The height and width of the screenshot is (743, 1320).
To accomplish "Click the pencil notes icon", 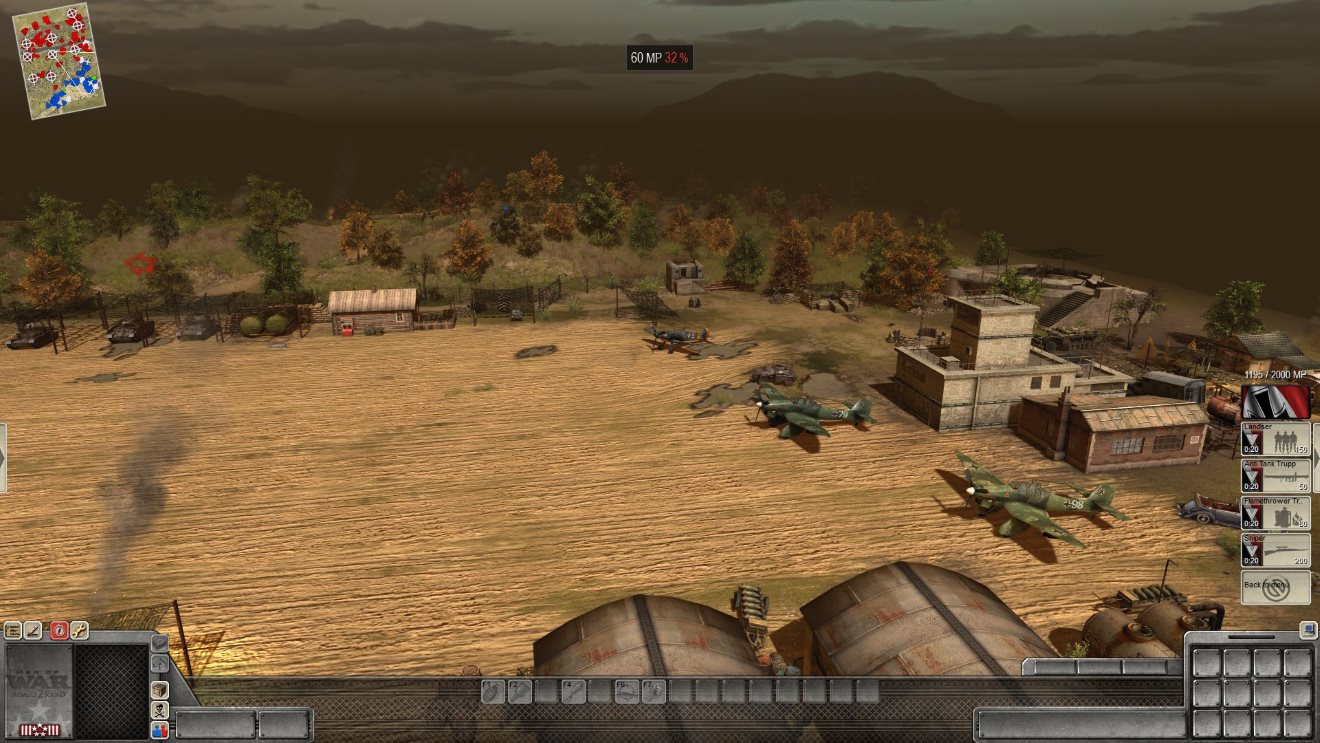I will tap(35, 631).
